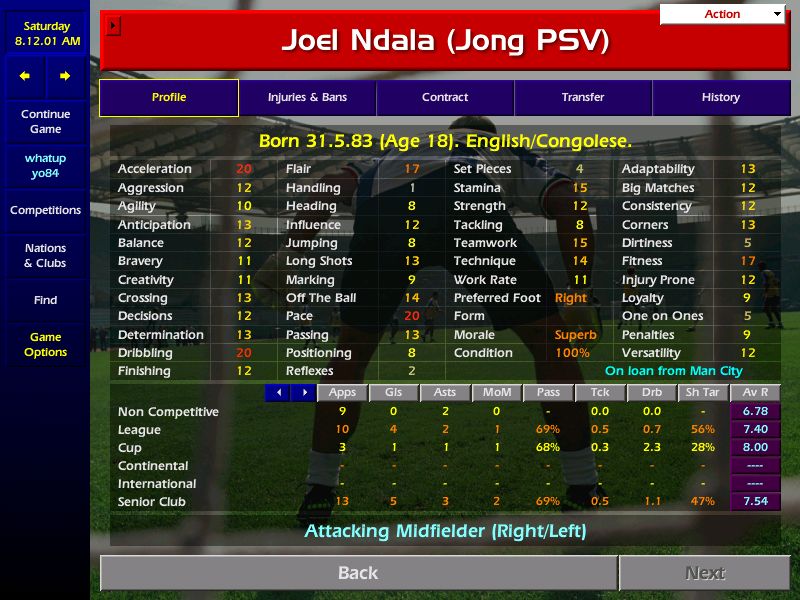Open the Contract tab
Image resolution: width=800 pixels, height=600 pixels.
tap(445, 98)
